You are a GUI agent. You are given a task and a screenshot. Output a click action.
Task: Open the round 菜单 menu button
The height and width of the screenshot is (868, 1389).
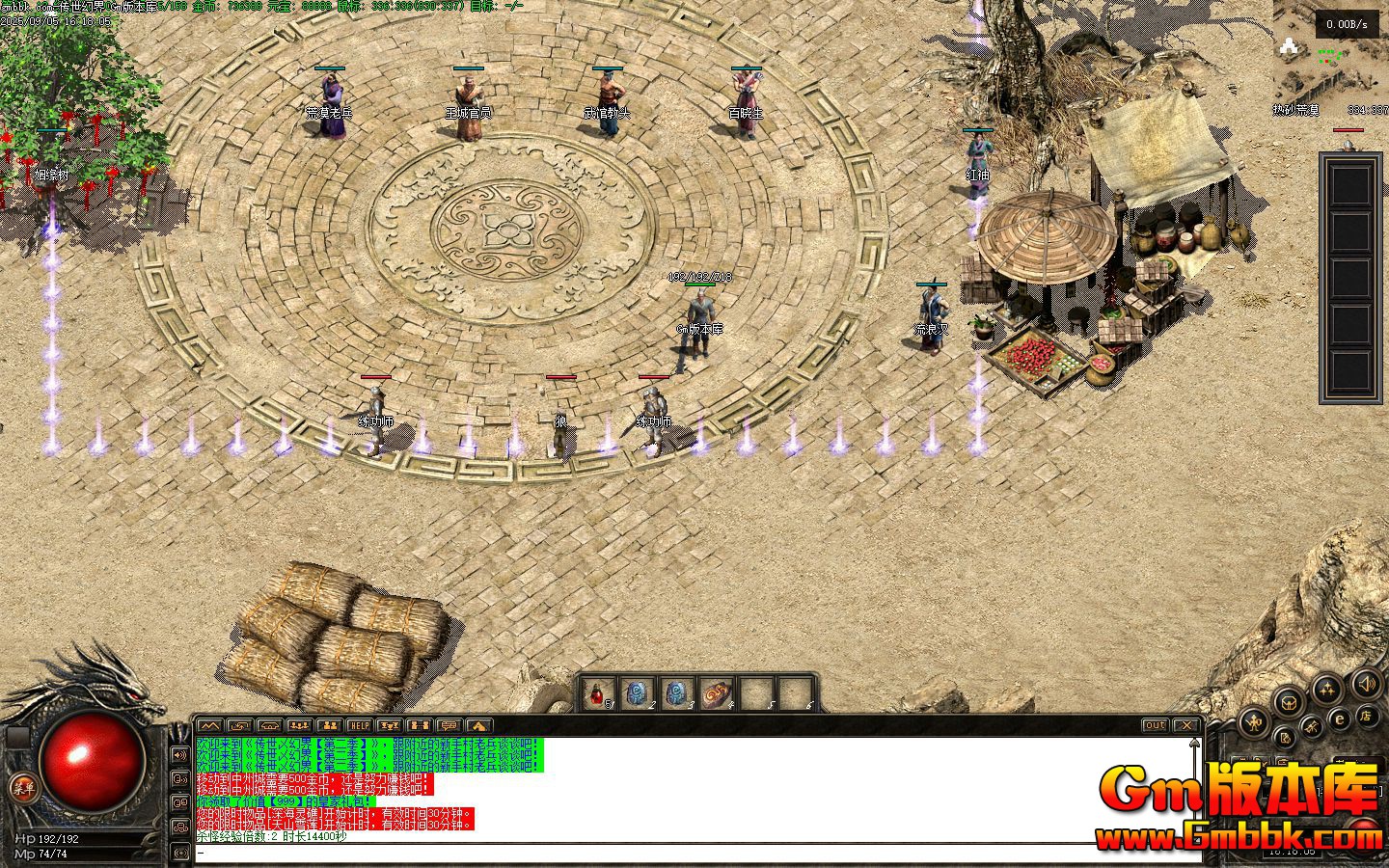pyautogui.click(x=23, y=788)
